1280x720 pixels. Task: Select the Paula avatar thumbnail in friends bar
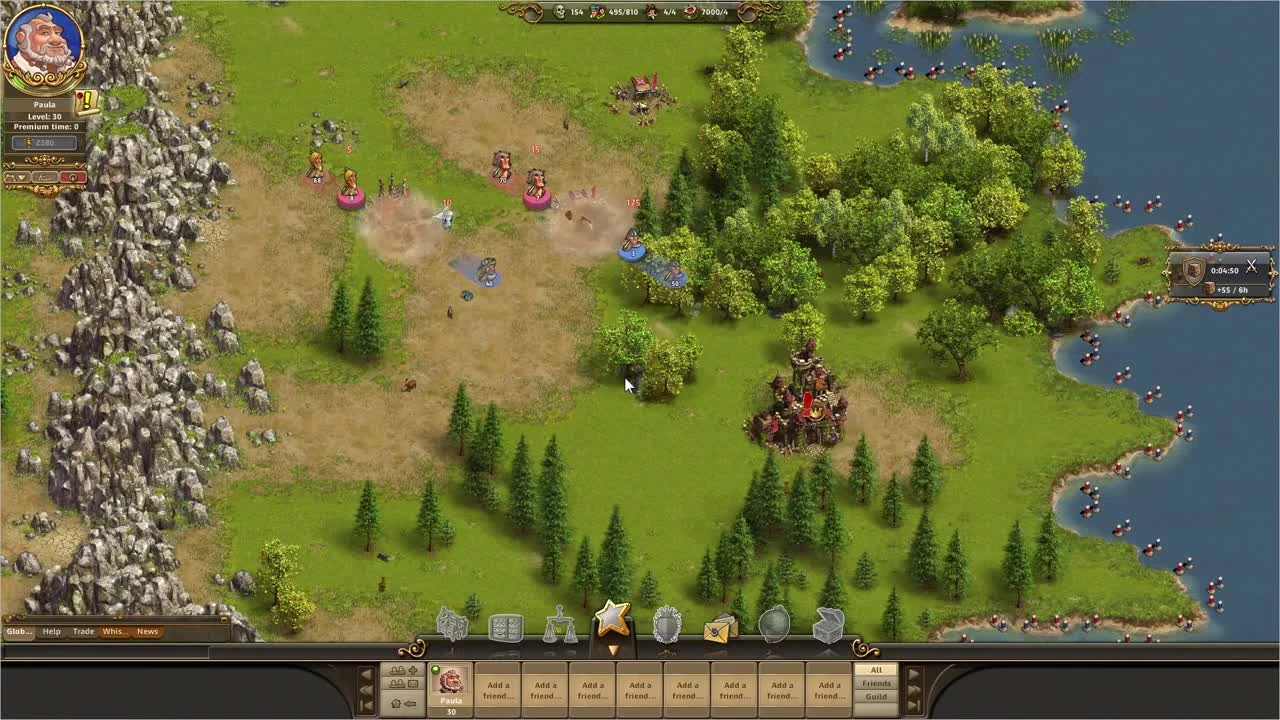pyautogui.click(x=450, y=684)
